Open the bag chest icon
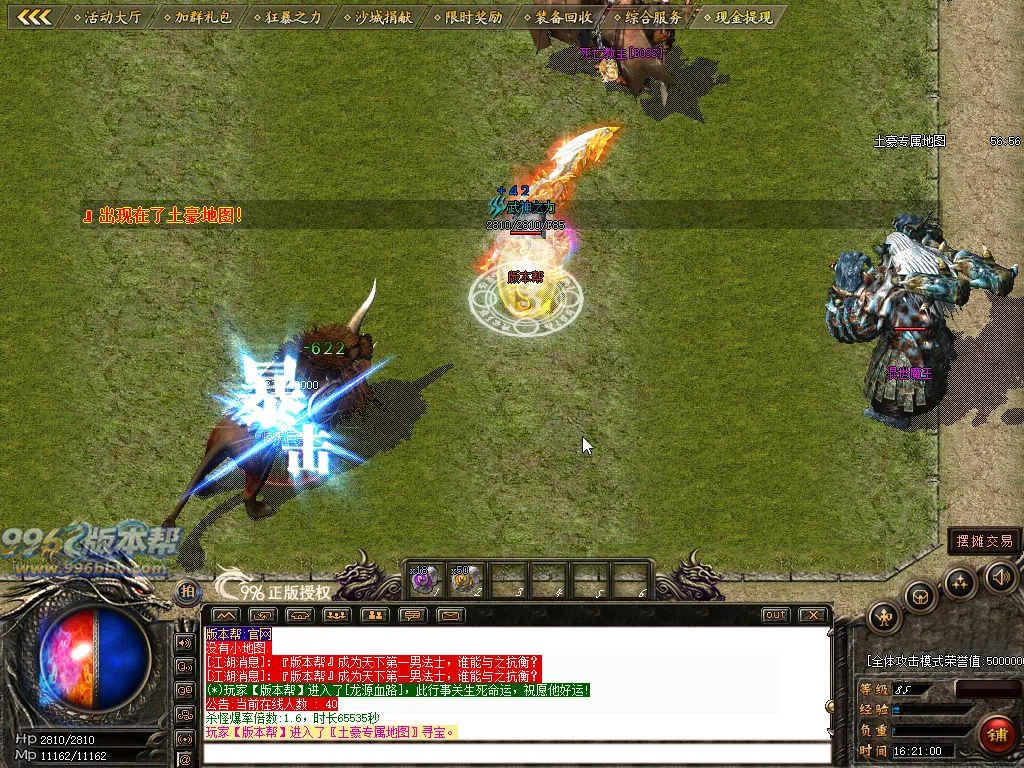1024x768 pixels. 920,596
